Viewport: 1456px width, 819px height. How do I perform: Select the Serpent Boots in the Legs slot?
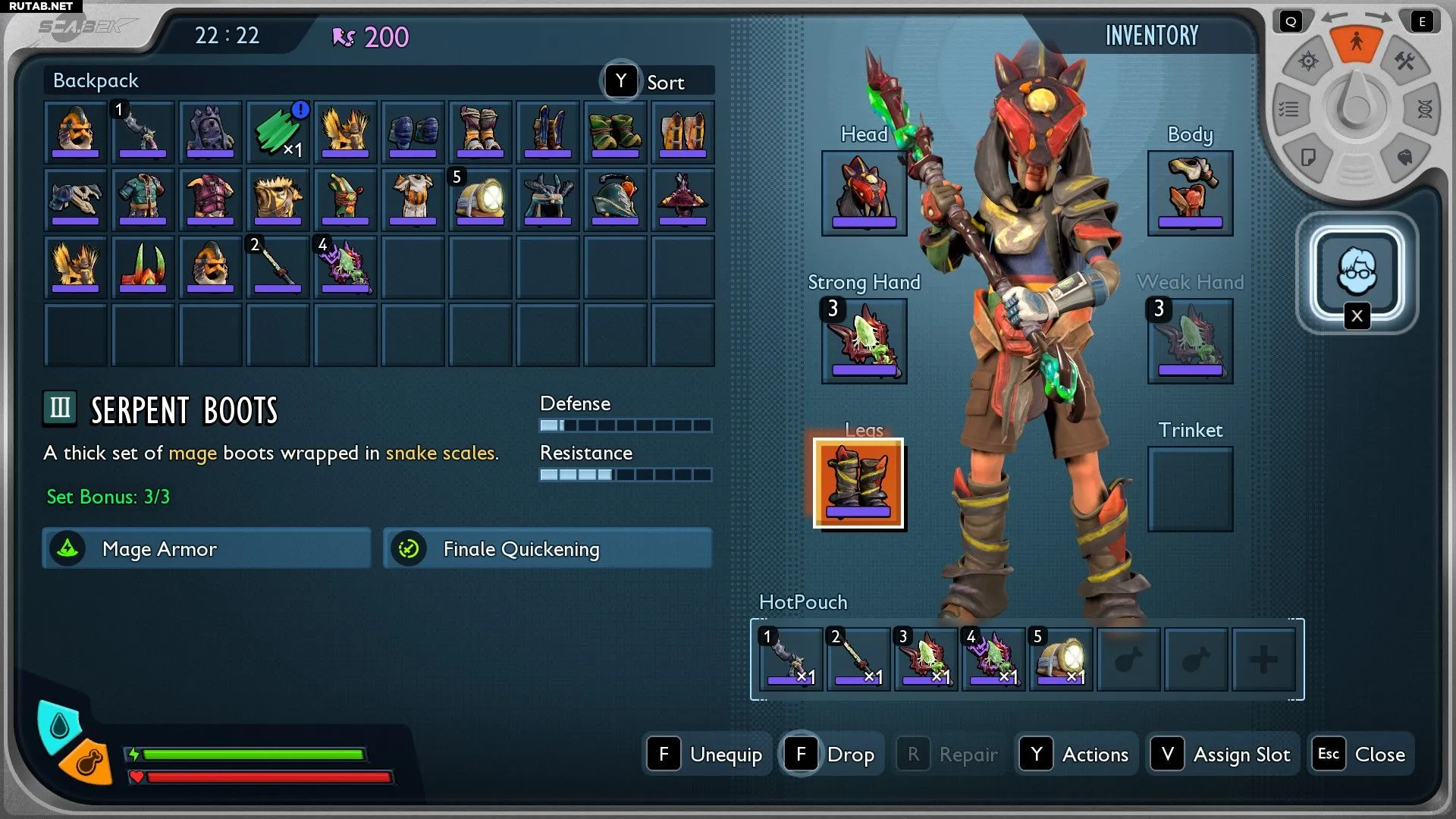[858, 483]
